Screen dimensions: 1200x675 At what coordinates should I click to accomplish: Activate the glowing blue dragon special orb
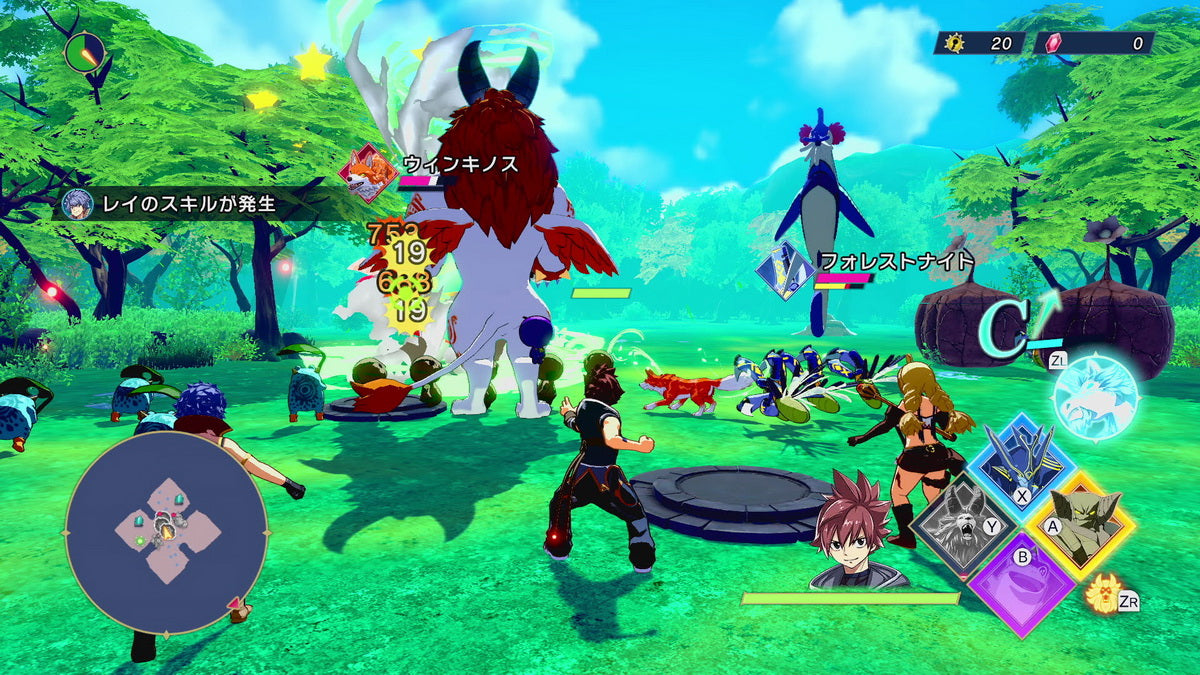click(1095, 397)
